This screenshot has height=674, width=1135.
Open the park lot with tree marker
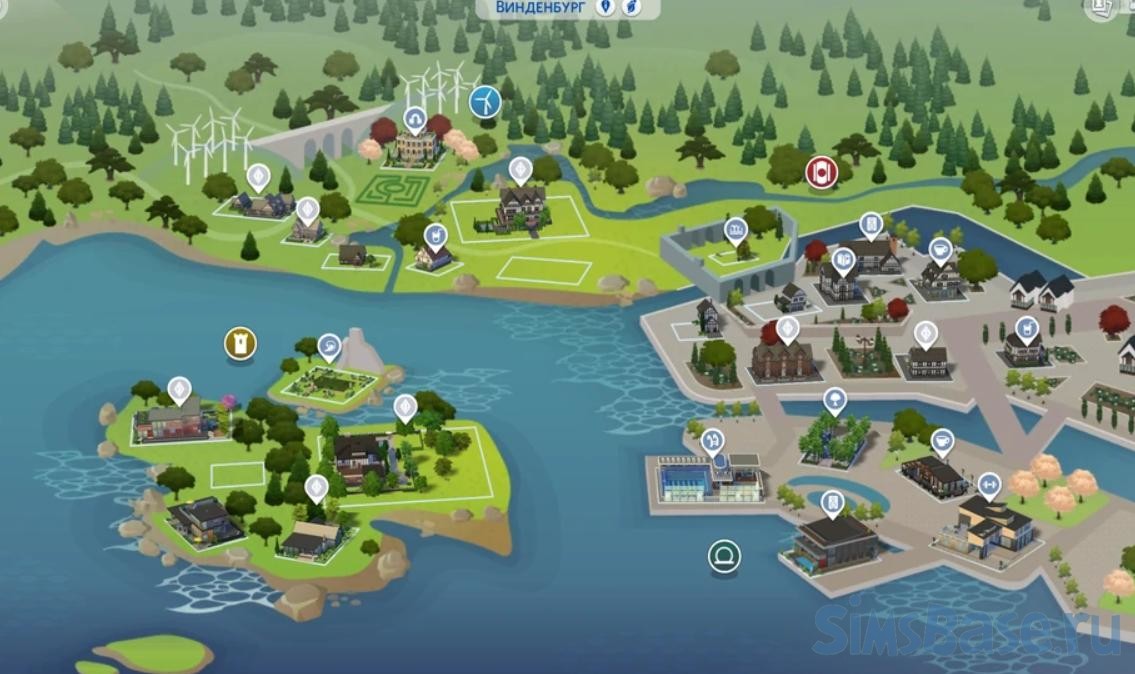[833, 401]
